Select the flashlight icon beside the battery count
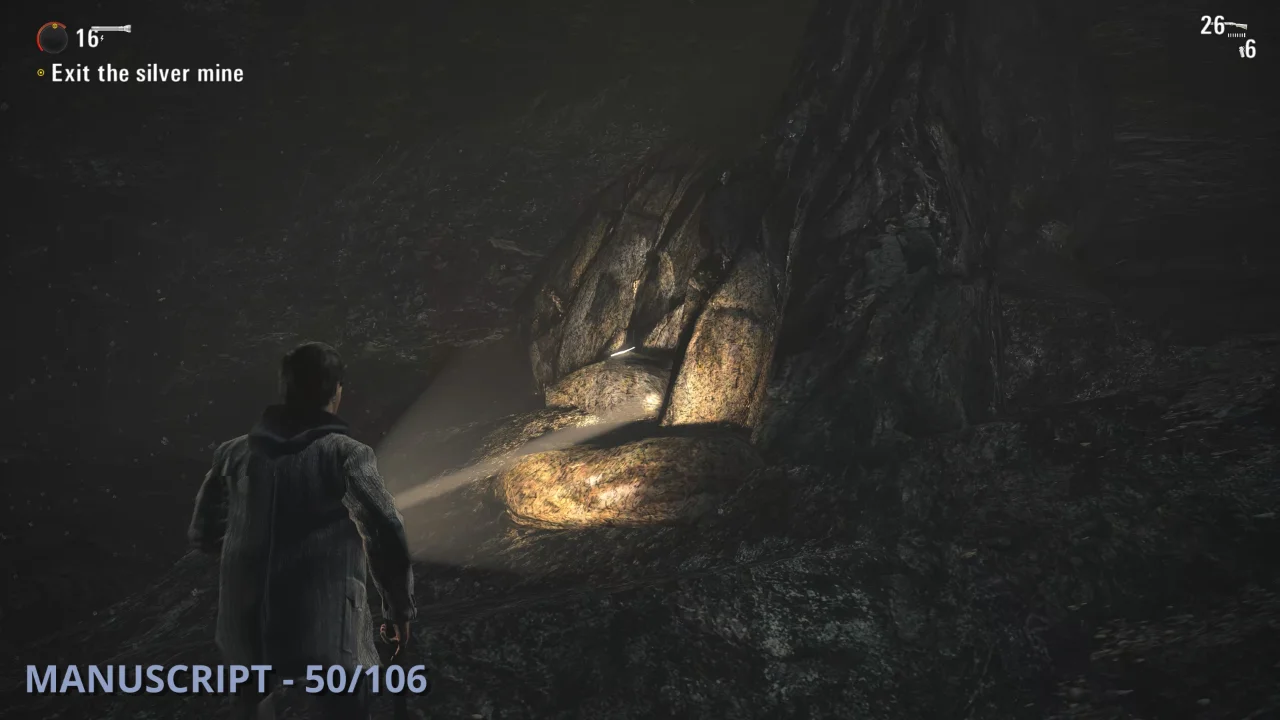The width and height of the screenshot is (1280, 720). (x=110, y=29)
